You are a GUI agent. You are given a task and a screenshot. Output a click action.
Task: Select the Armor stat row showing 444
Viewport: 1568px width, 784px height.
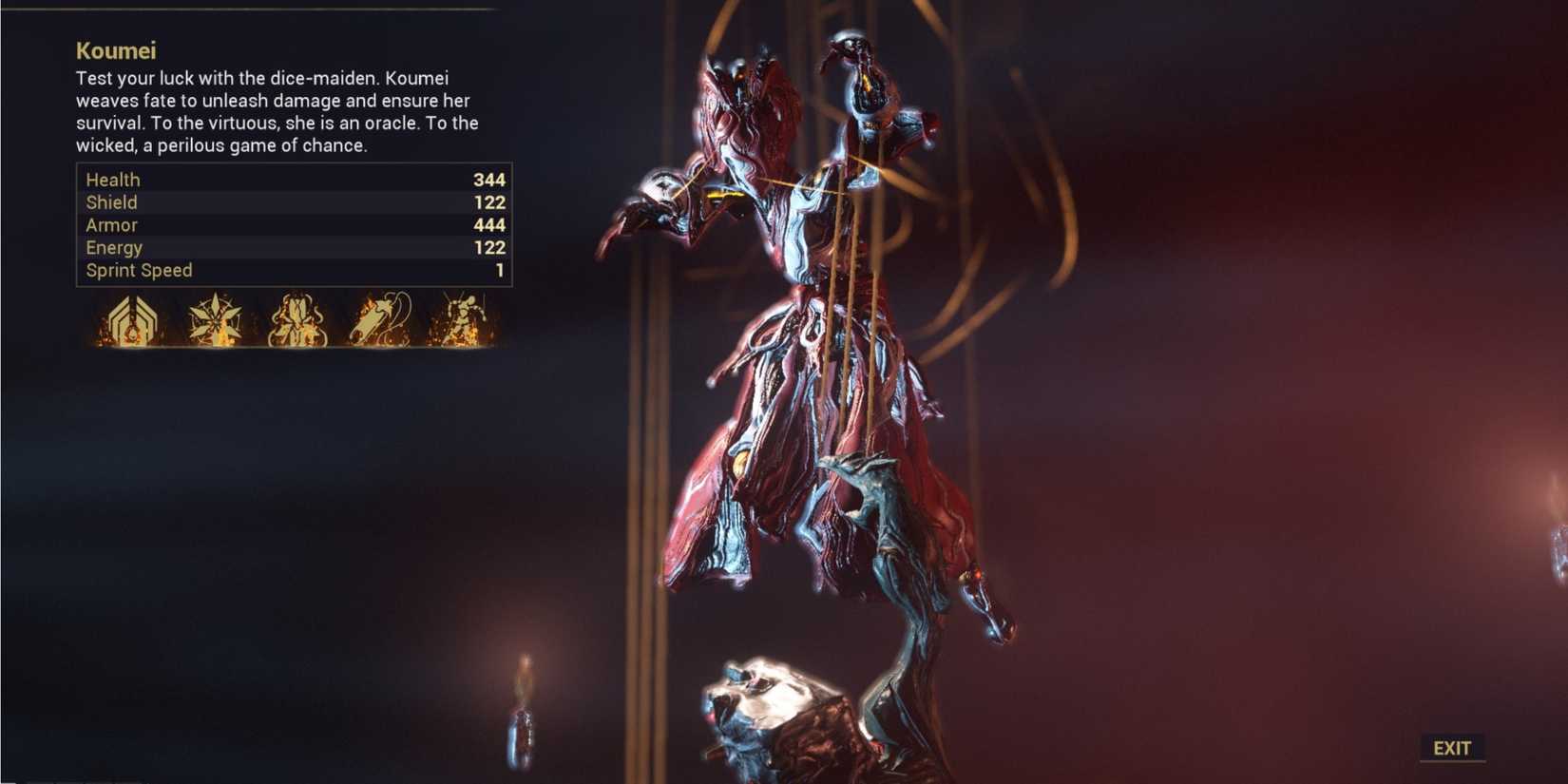pyautogui.click(x=285, y=225)
